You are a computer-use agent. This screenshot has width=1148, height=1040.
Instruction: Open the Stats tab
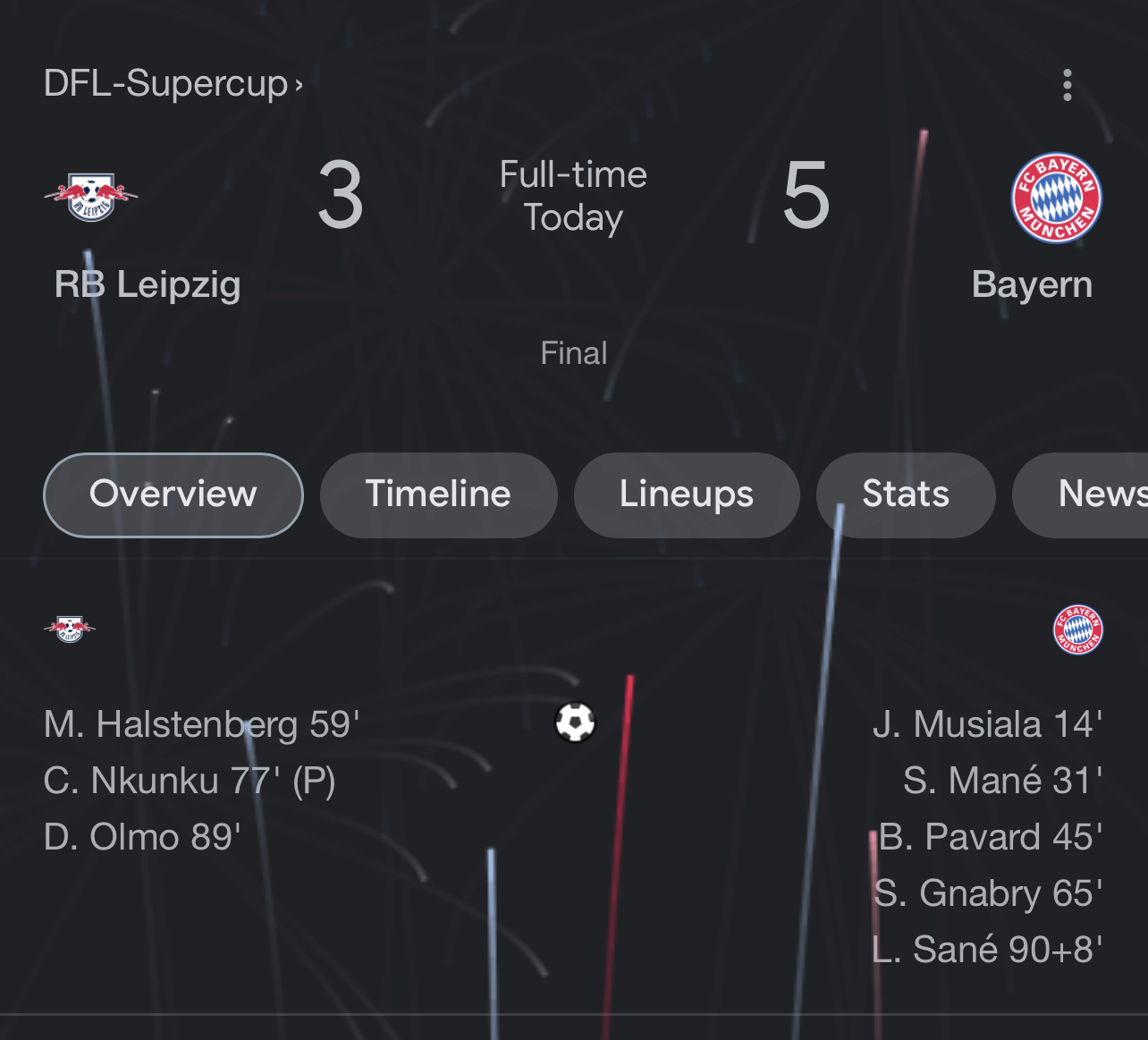click(905, 495)
